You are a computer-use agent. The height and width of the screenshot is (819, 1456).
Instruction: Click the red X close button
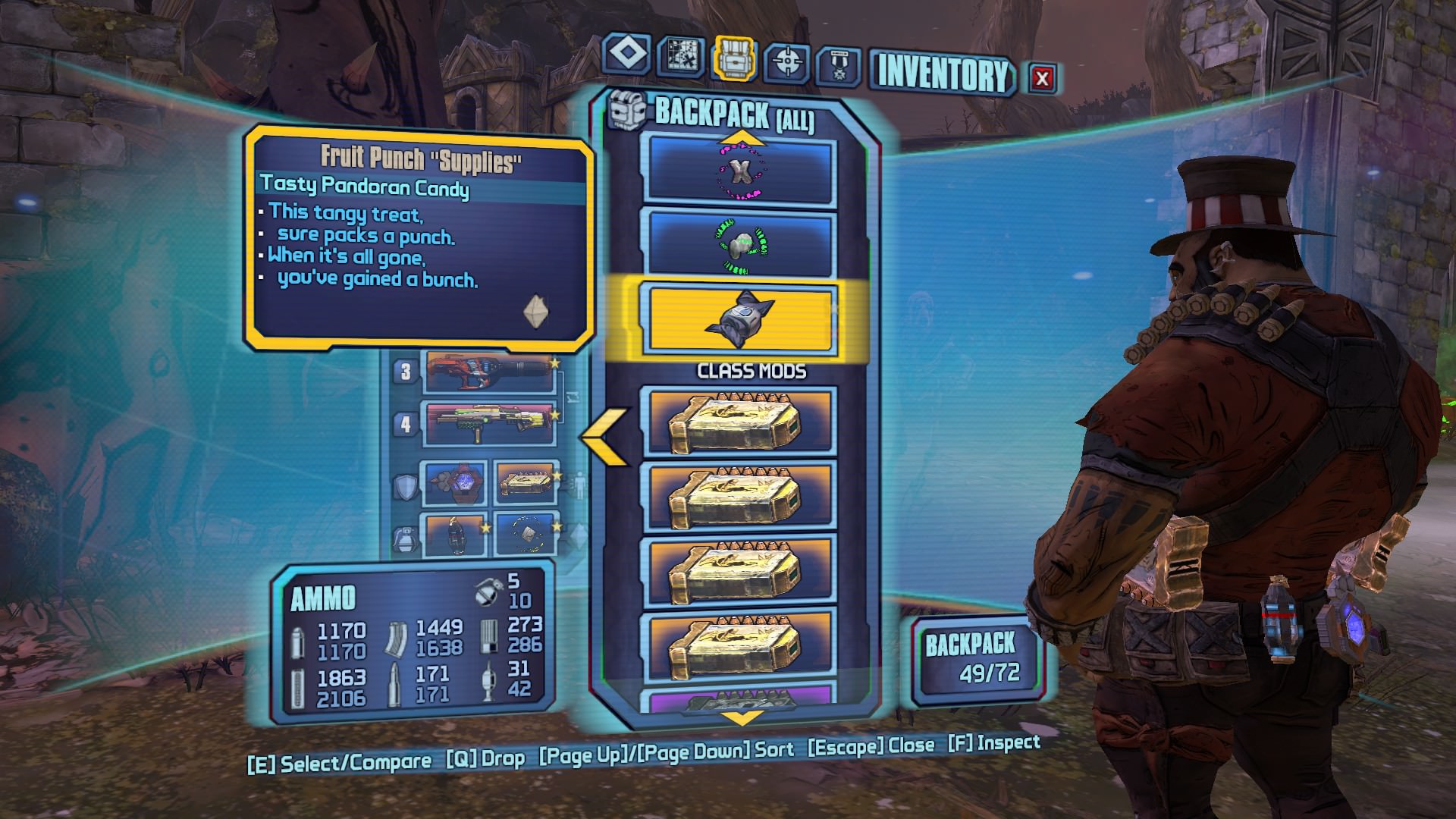pyautogui.click(x=1043, y=76)
